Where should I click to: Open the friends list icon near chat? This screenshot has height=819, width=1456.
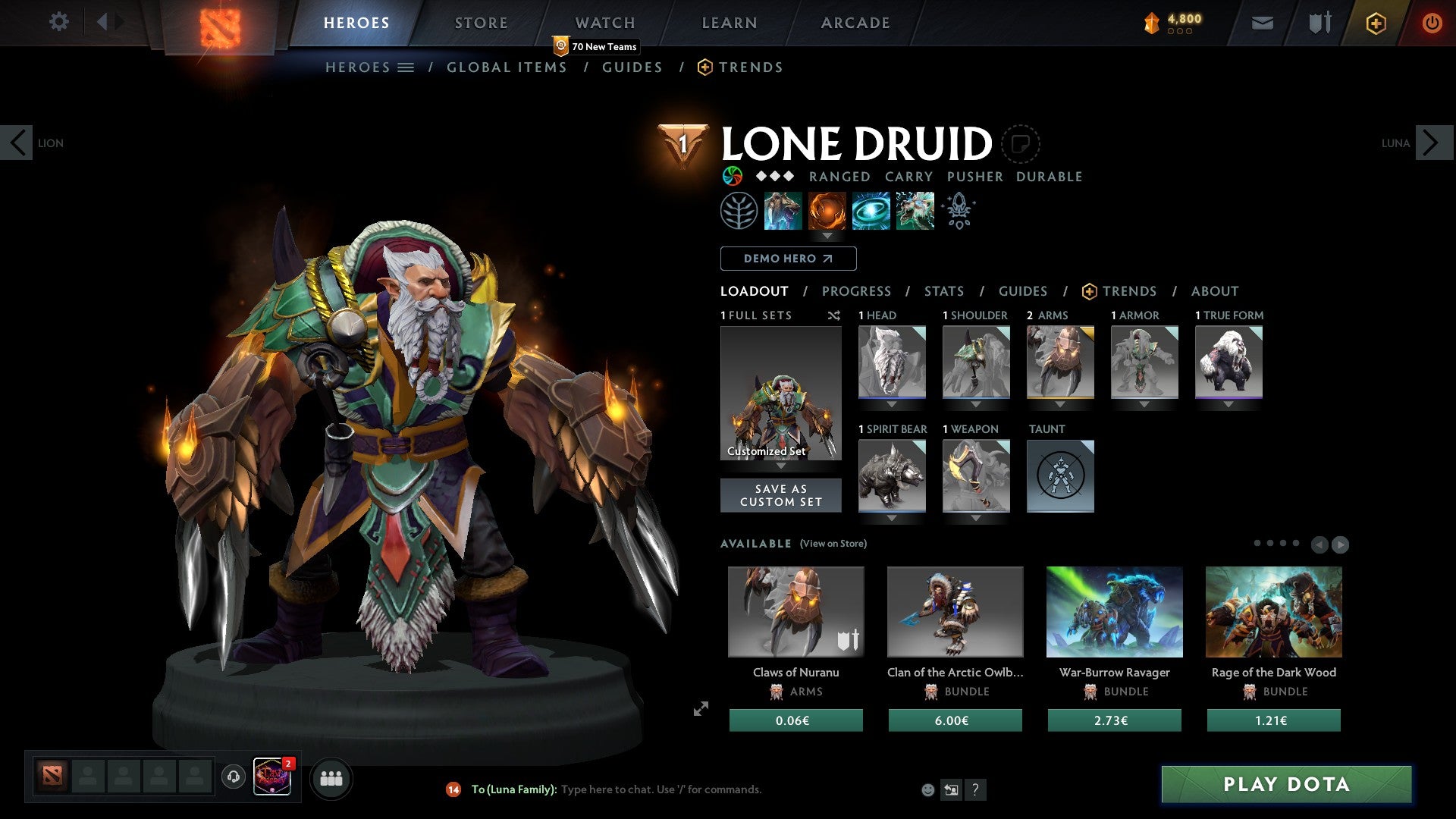click(x=331, y=778)
